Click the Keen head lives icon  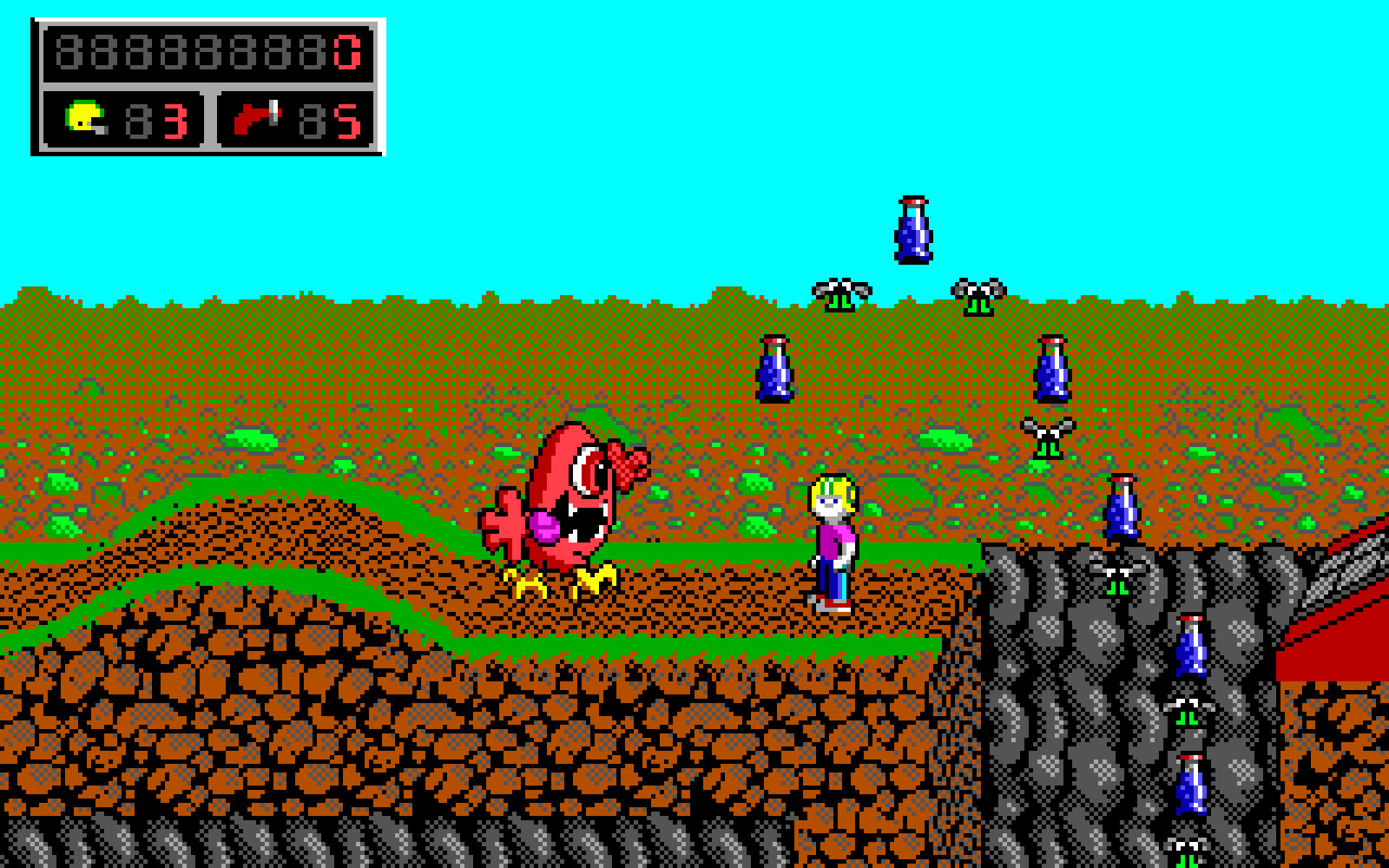[x=83, y=117]
